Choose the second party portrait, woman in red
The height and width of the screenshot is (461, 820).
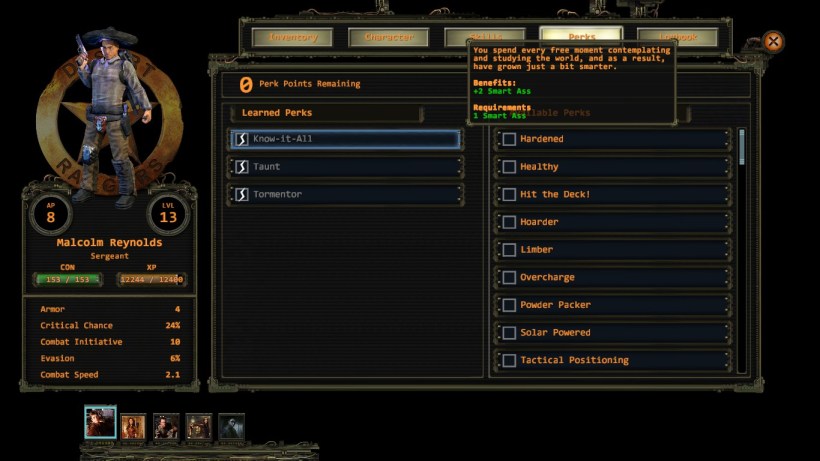pyautogui.click(x=134, y=426)
